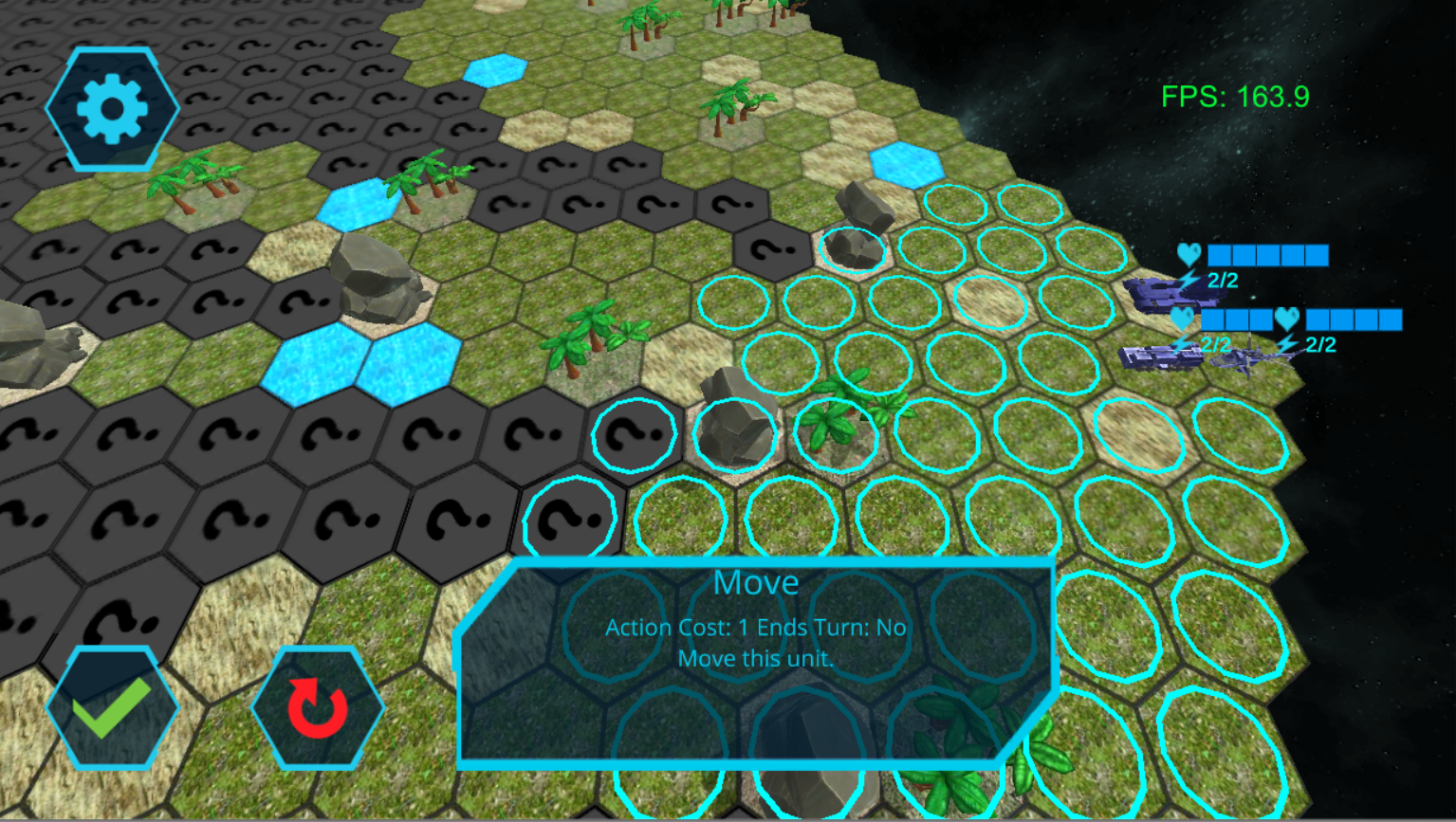Open the gear settings menu
Viewport: 1456px width, 822px height.
pyautogui.click(x=112, y=108)
